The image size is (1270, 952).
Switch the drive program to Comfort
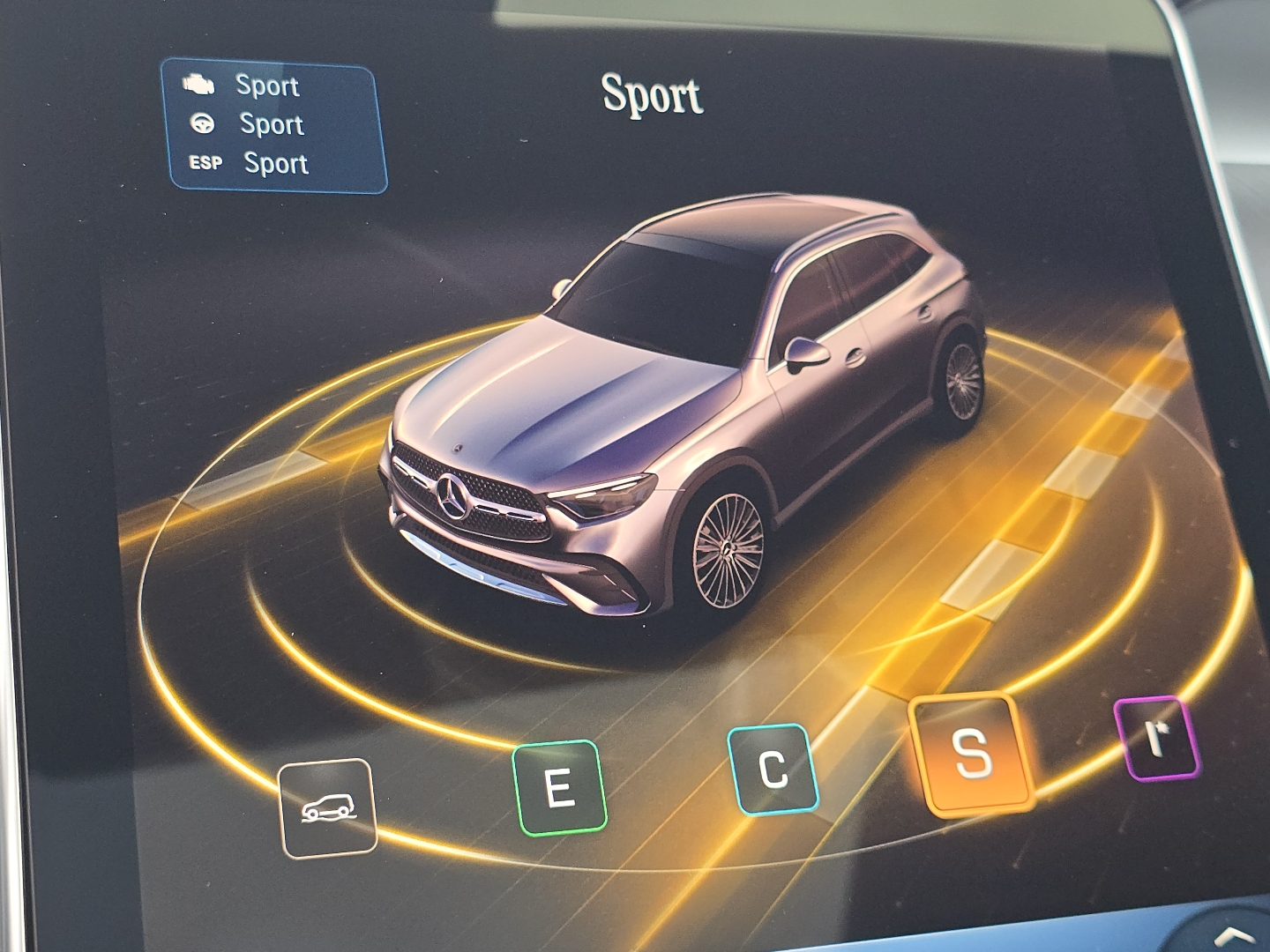tap(774, 769)
